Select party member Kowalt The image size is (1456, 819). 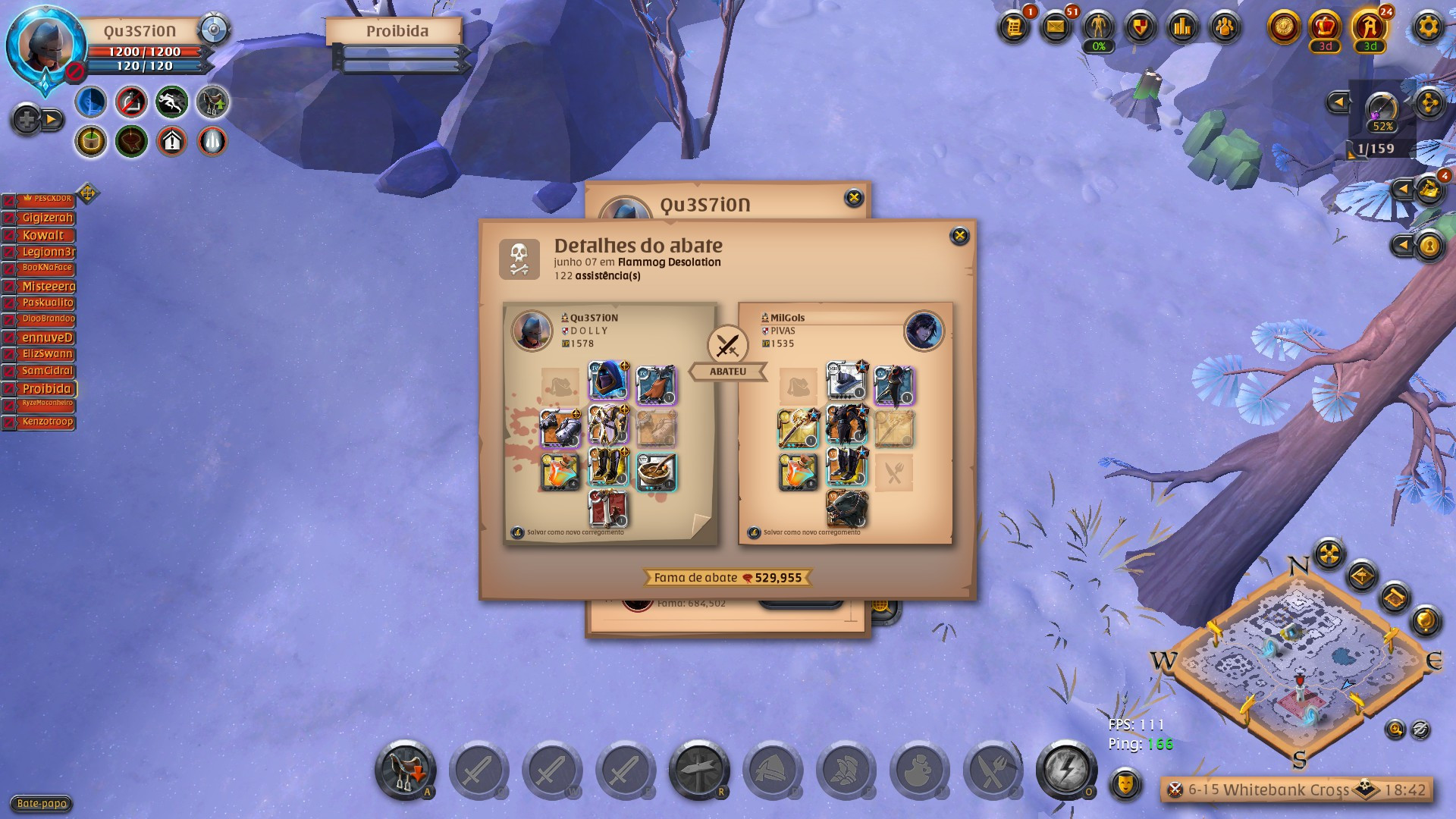[42, 235]
